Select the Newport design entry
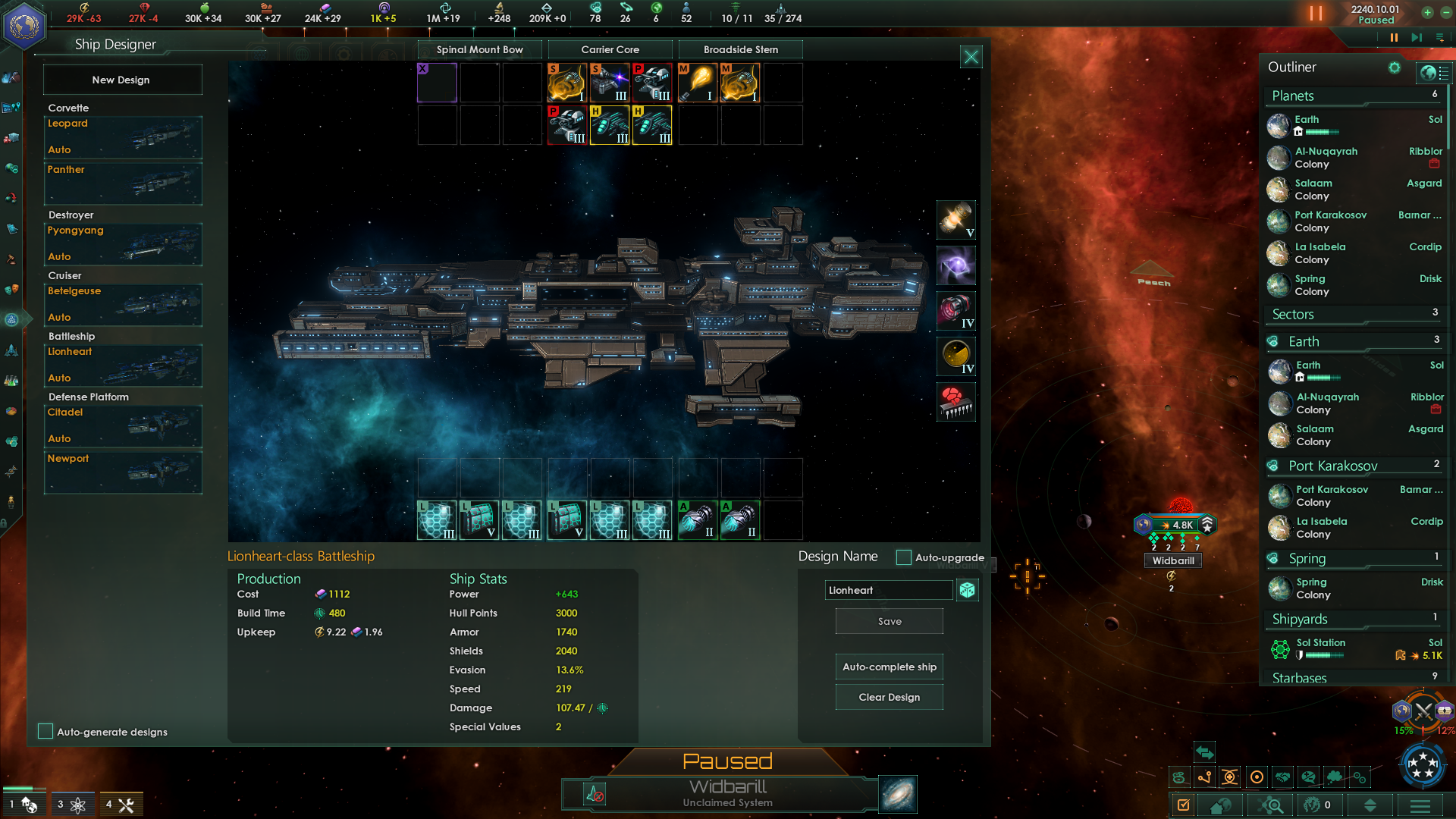This screenshot has height=819, width=1456. pyautogui.click(x=123, y=472)
